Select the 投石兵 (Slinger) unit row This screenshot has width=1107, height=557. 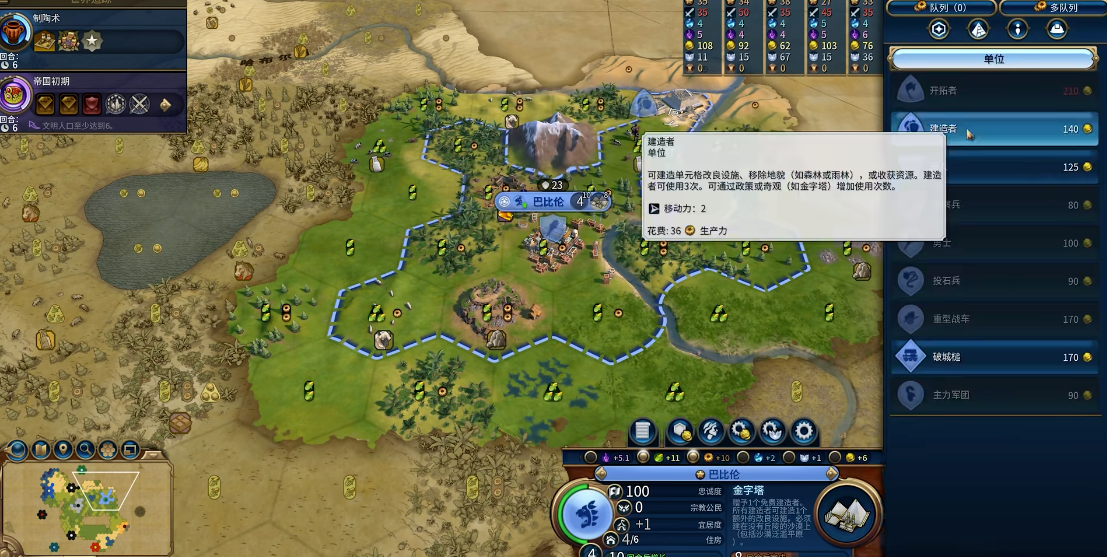(x=993, y=281)
